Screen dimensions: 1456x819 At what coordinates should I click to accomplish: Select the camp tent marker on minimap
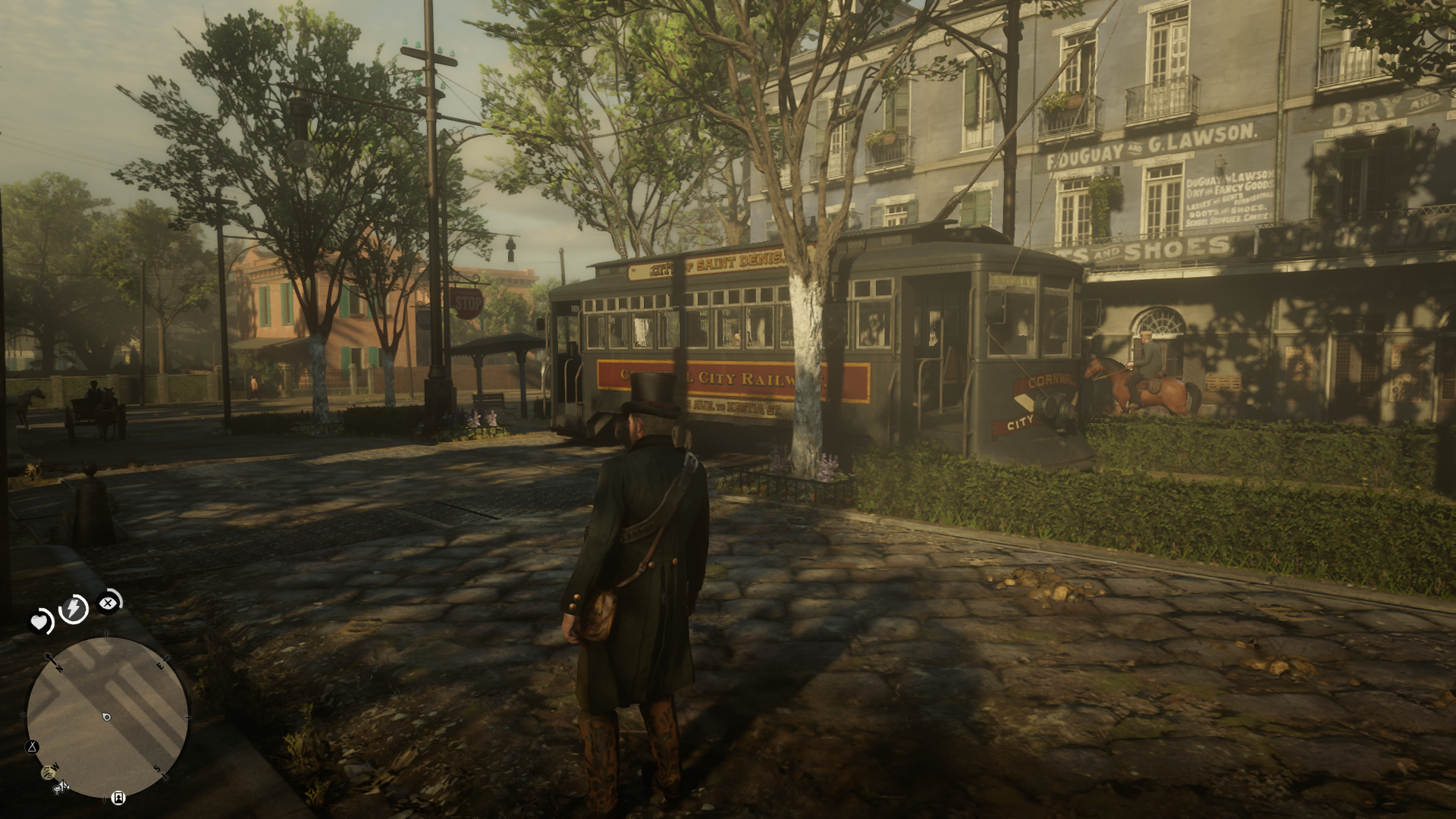click(33, 747)
